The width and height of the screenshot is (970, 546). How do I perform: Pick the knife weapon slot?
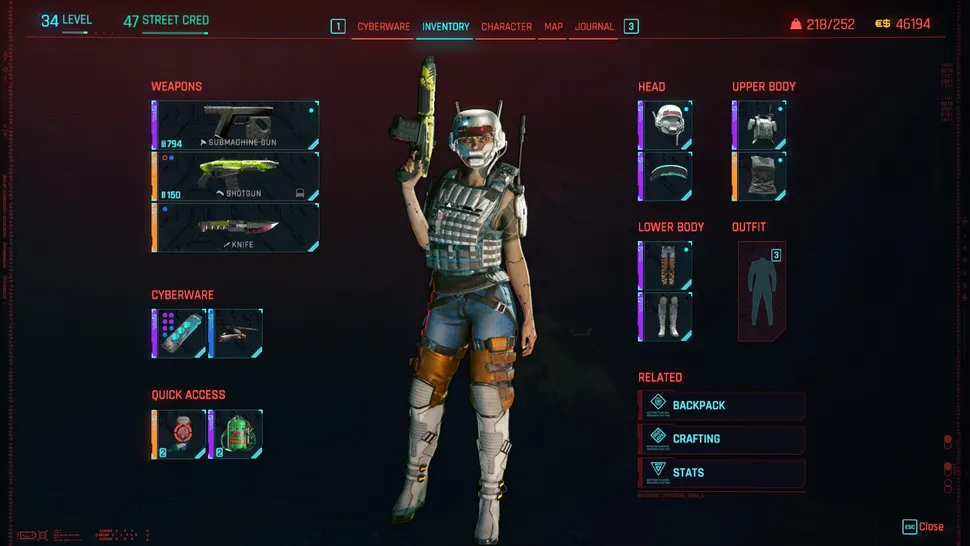236,228
